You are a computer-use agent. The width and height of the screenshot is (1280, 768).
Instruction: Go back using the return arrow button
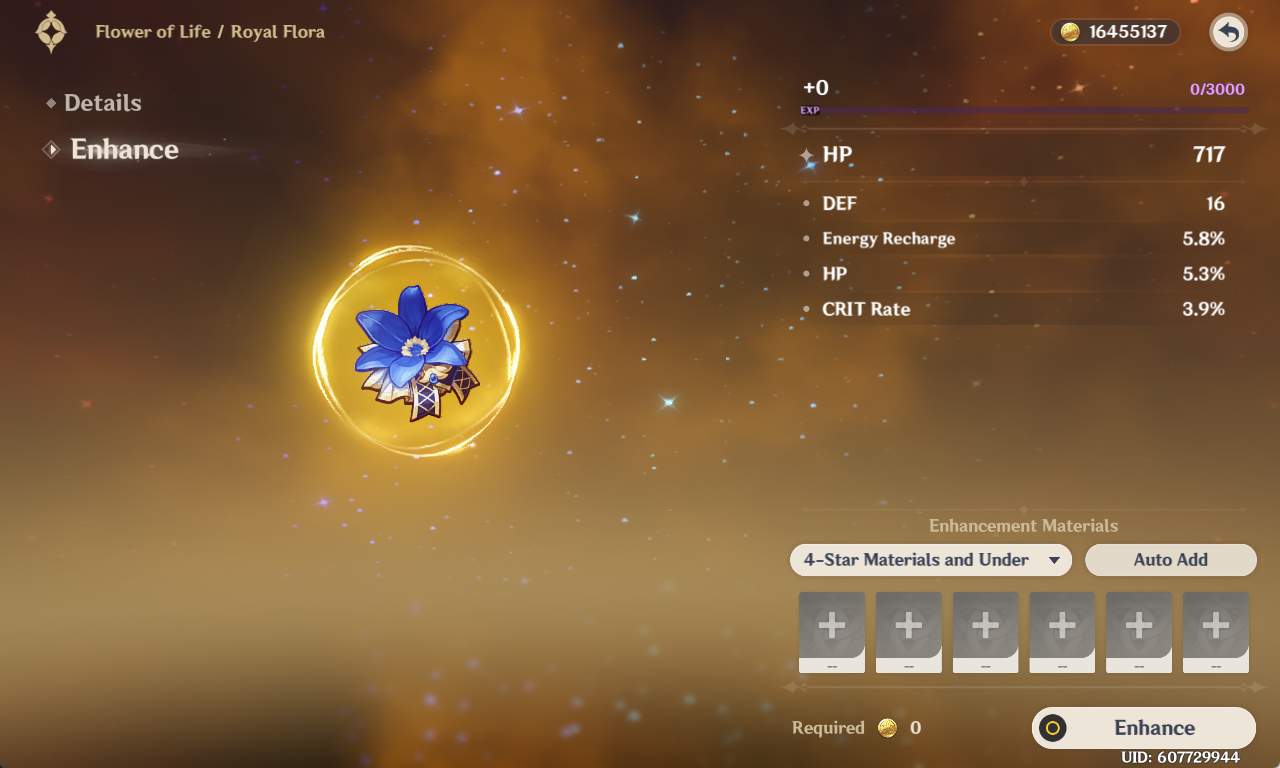(1228, 33)
